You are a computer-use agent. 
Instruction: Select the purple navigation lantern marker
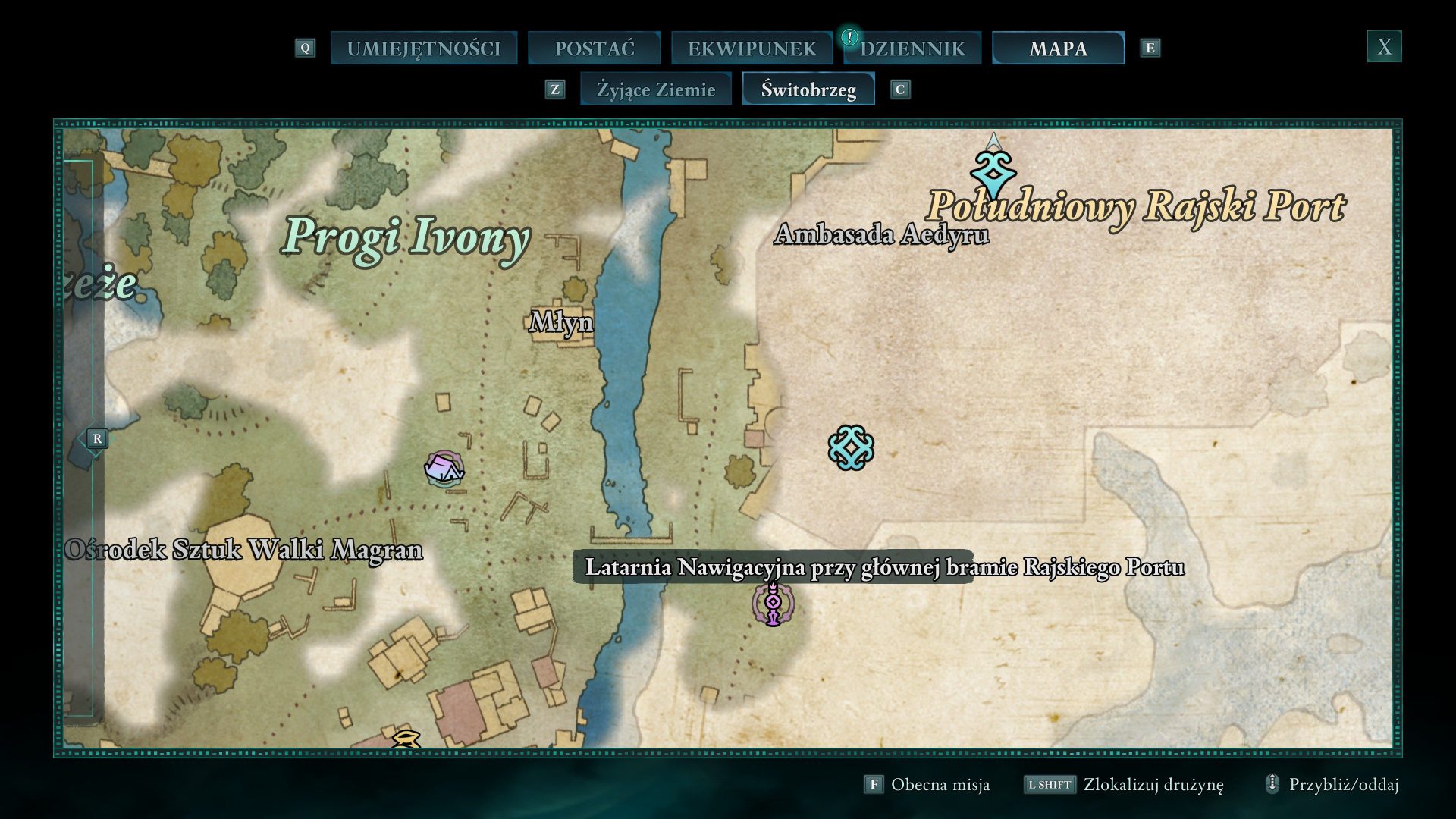click(x=772, y=604)
